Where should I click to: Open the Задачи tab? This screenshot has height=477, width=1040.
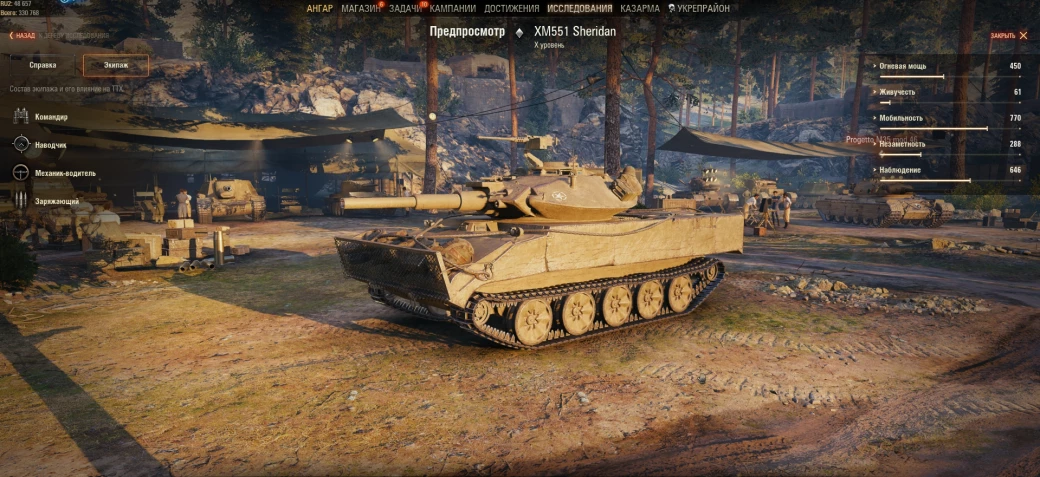pos(405,9)
